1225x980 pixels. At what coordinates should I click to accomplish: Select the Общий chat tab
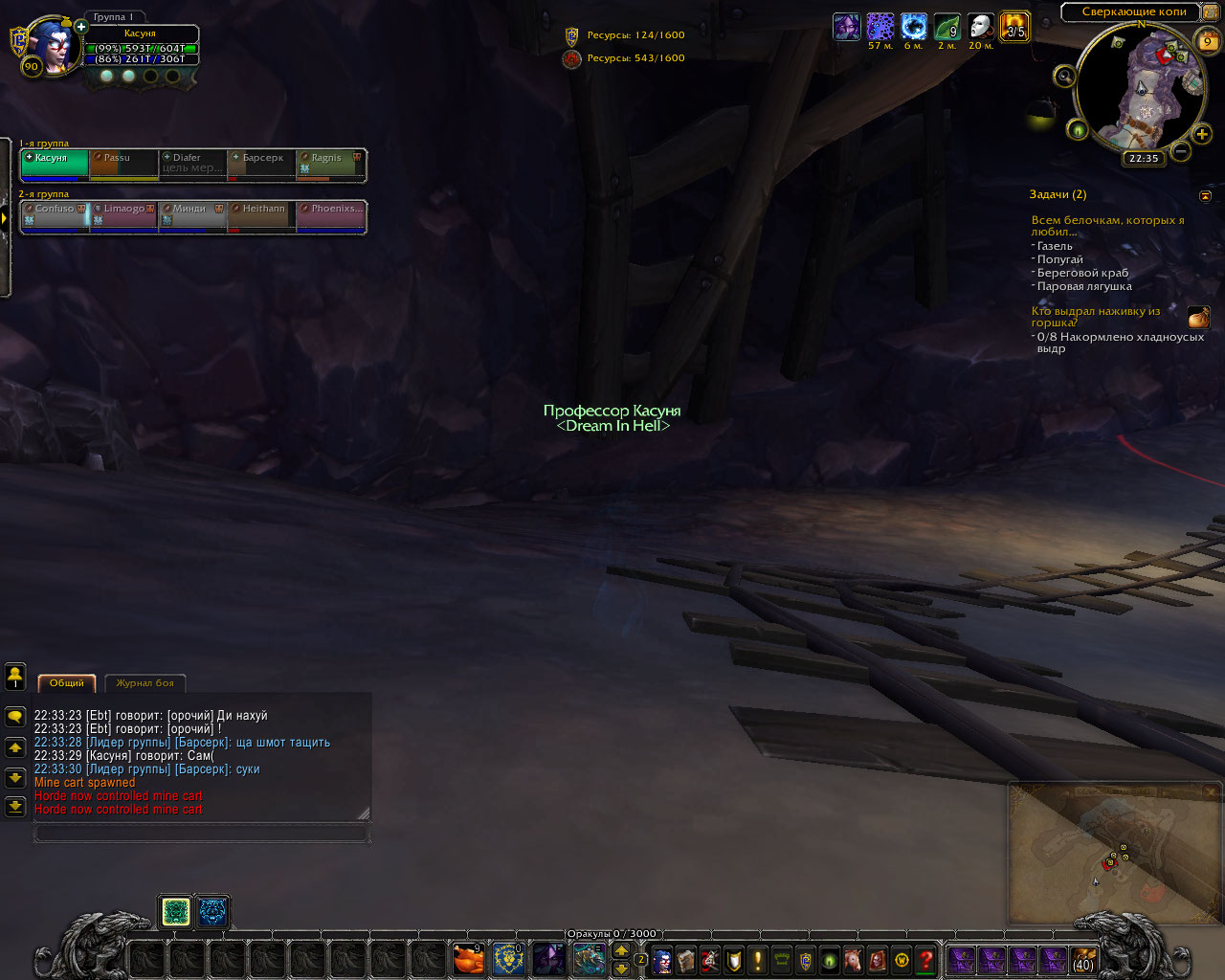click(x=67, y=683)
